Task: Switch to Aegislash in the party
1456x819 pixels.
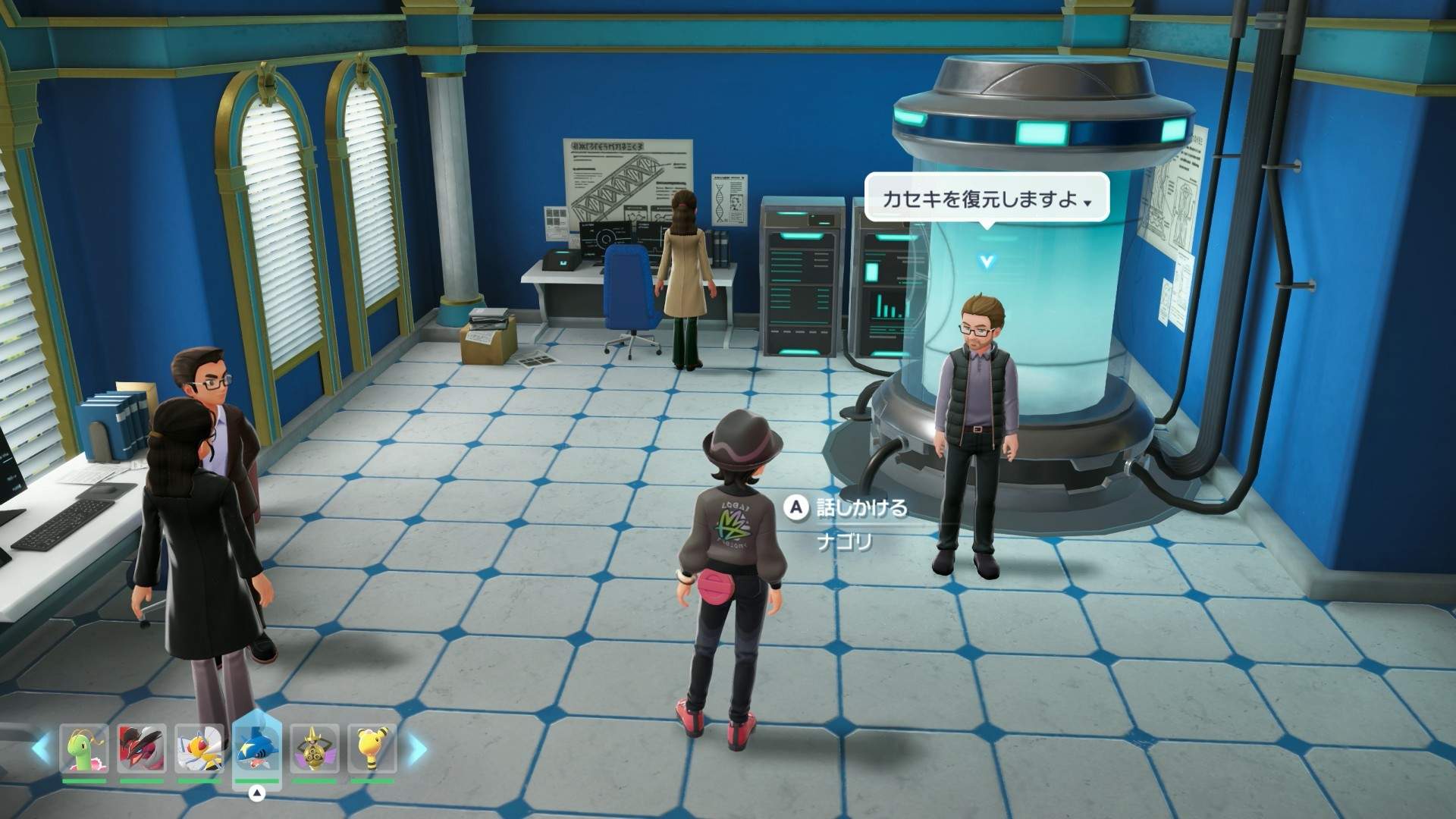Action: click(314, 749)
